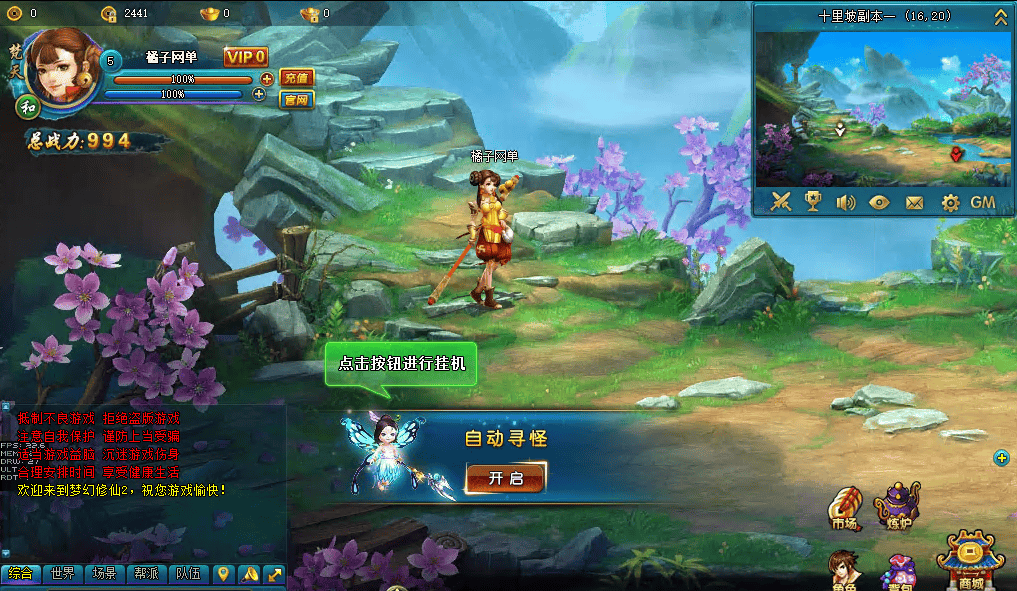Open the 官网 official website button

(297, 99)
